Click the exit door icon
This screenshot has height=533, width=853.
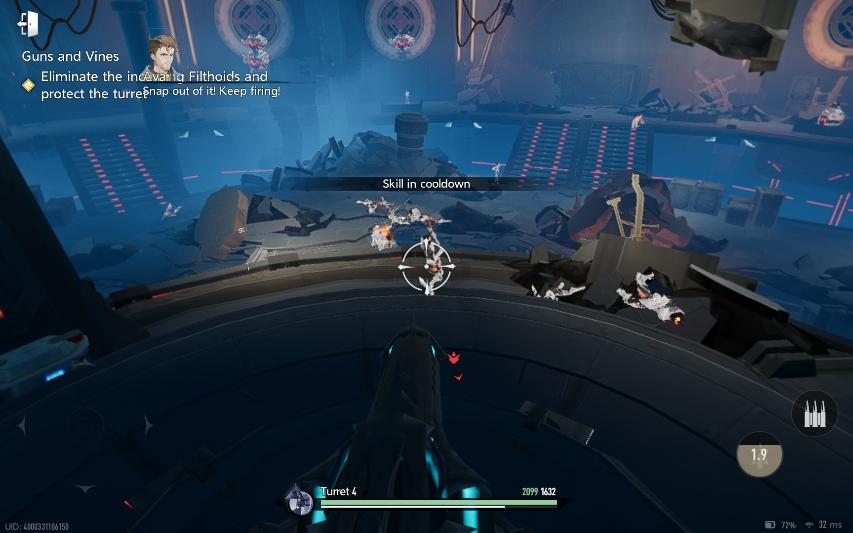tap(28, 24)
